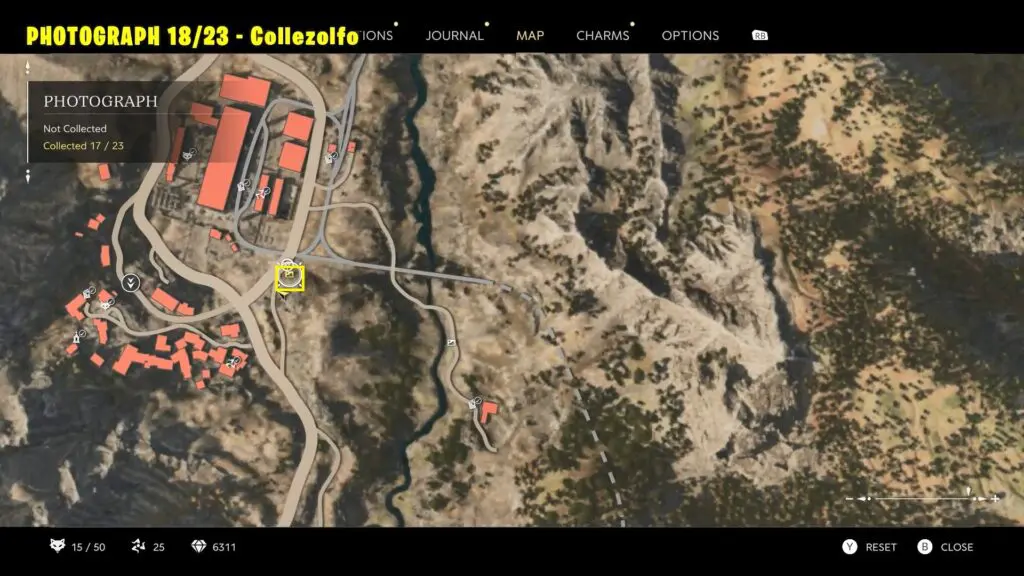Select the Map tab
Screen dimensions: 1024x576
click(530, 36)
